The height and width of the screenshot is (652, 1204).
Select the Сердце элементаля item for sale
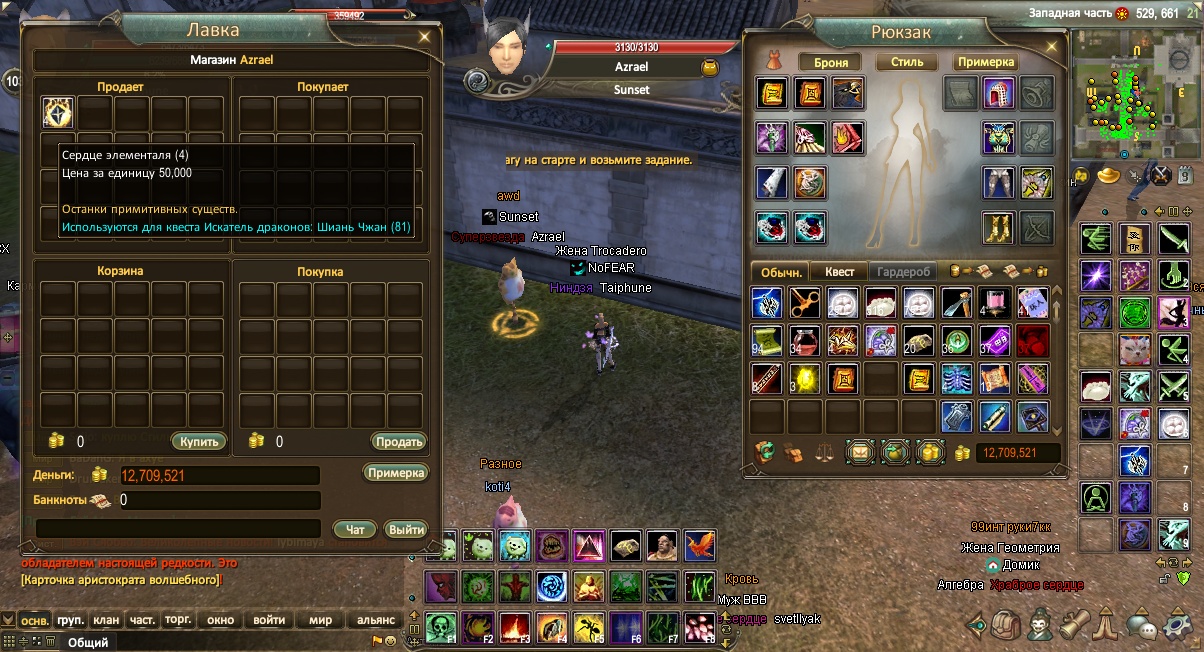(x=57, y=113)
